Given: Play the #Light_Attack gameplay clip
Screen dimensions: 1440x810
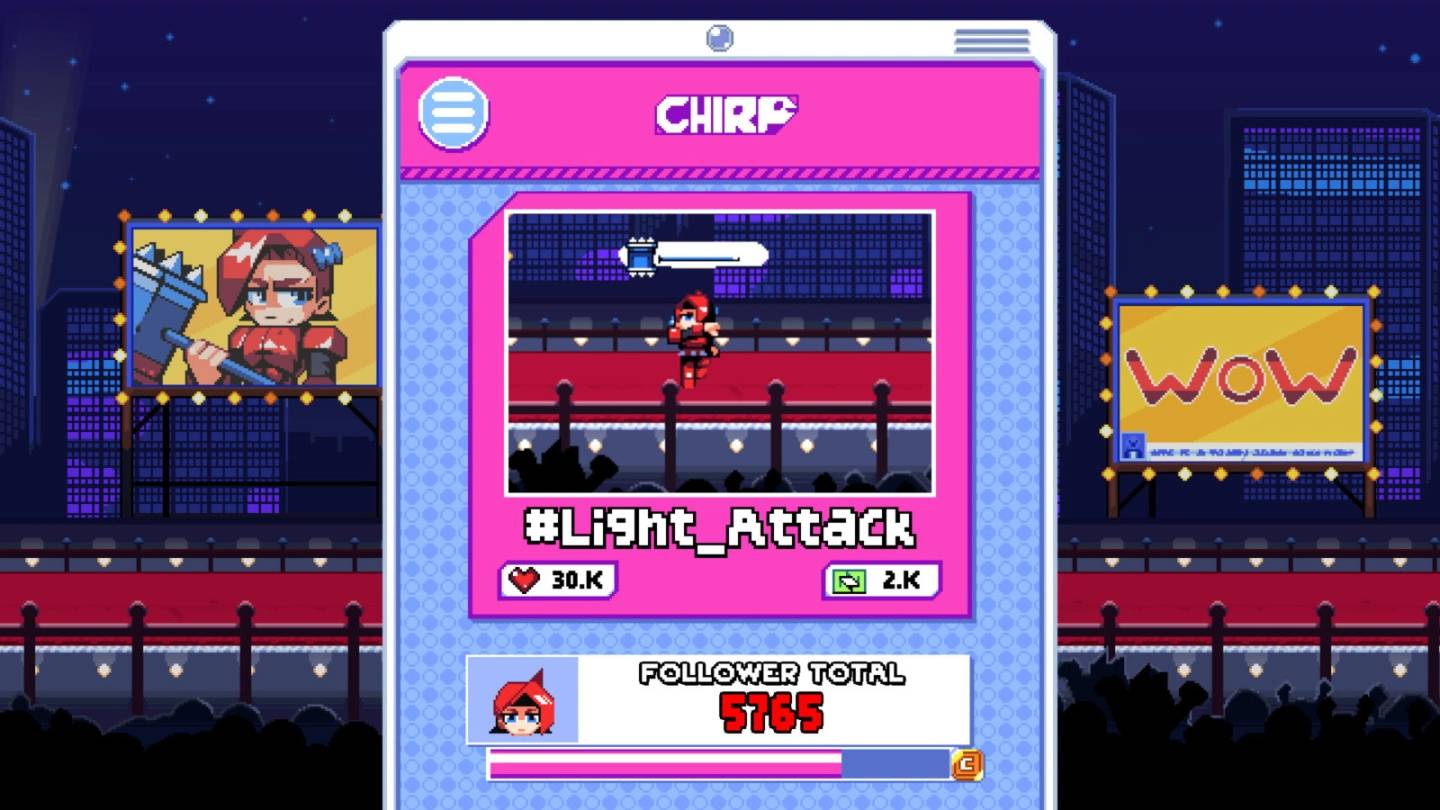Looking at the screenshot, I should [x=720, y=350].
